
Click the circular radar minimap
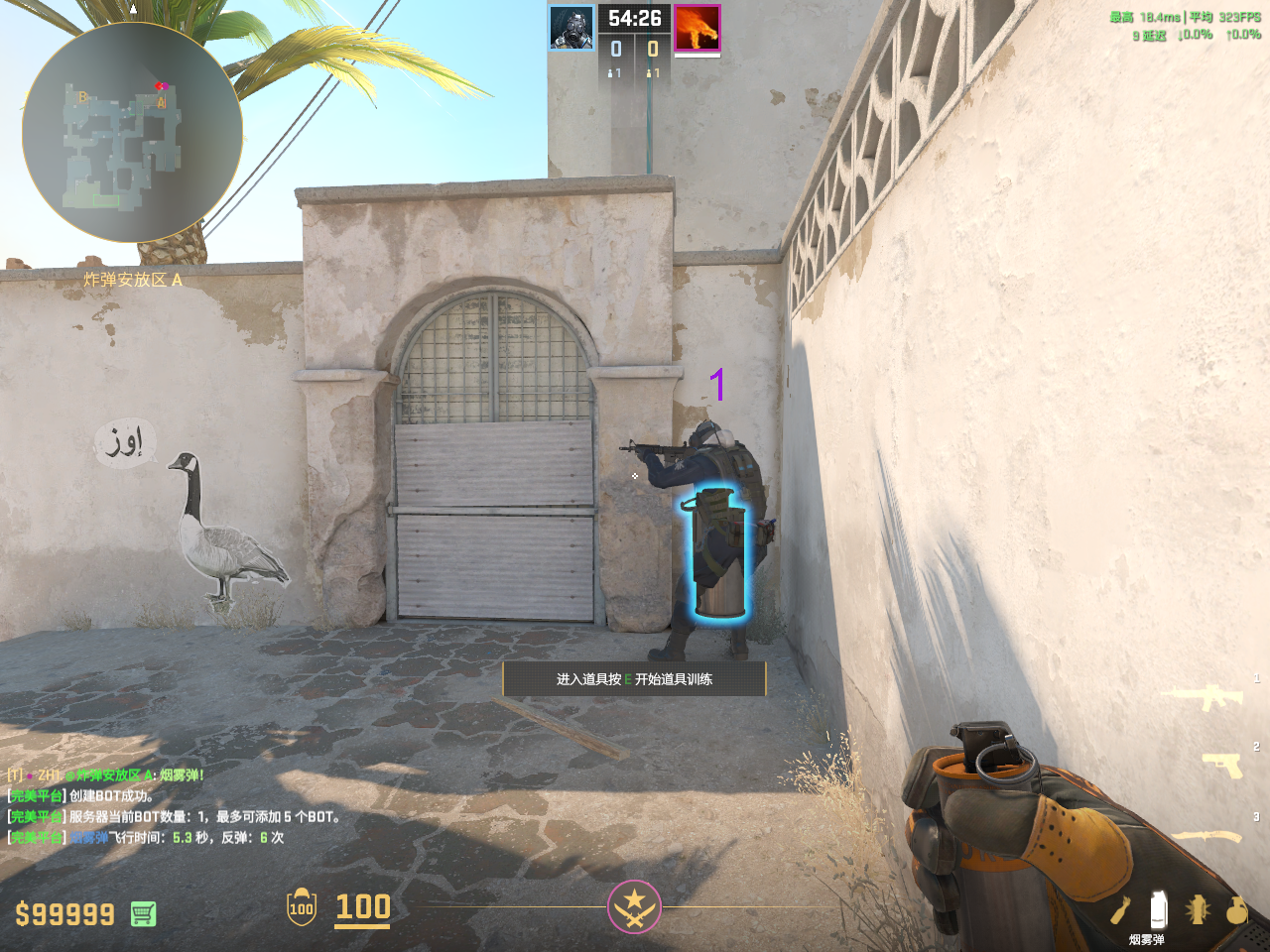tap(132, 132)
